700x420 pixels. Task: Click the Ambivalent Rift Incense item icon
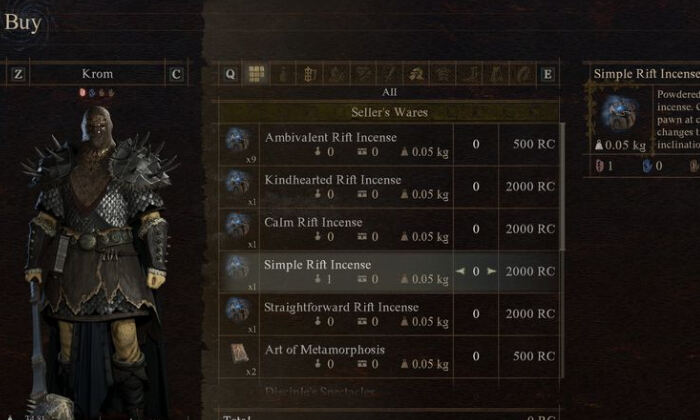coord(238,141)
